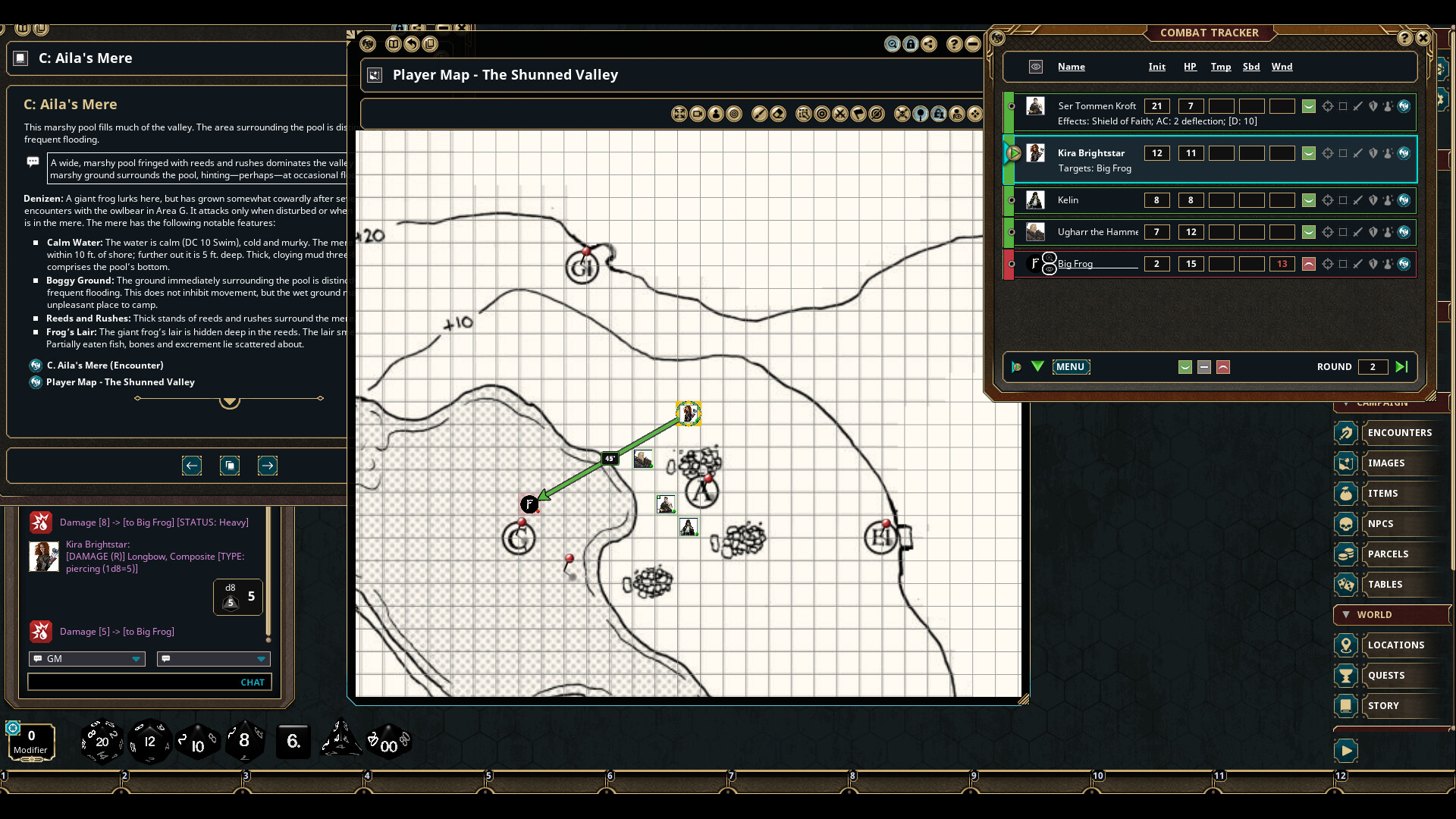This screenshot has height=819, width=1456.
Task: Toggle Ser Tommen Kroft's shield effect icon
Action: (x=1374, y=106)
